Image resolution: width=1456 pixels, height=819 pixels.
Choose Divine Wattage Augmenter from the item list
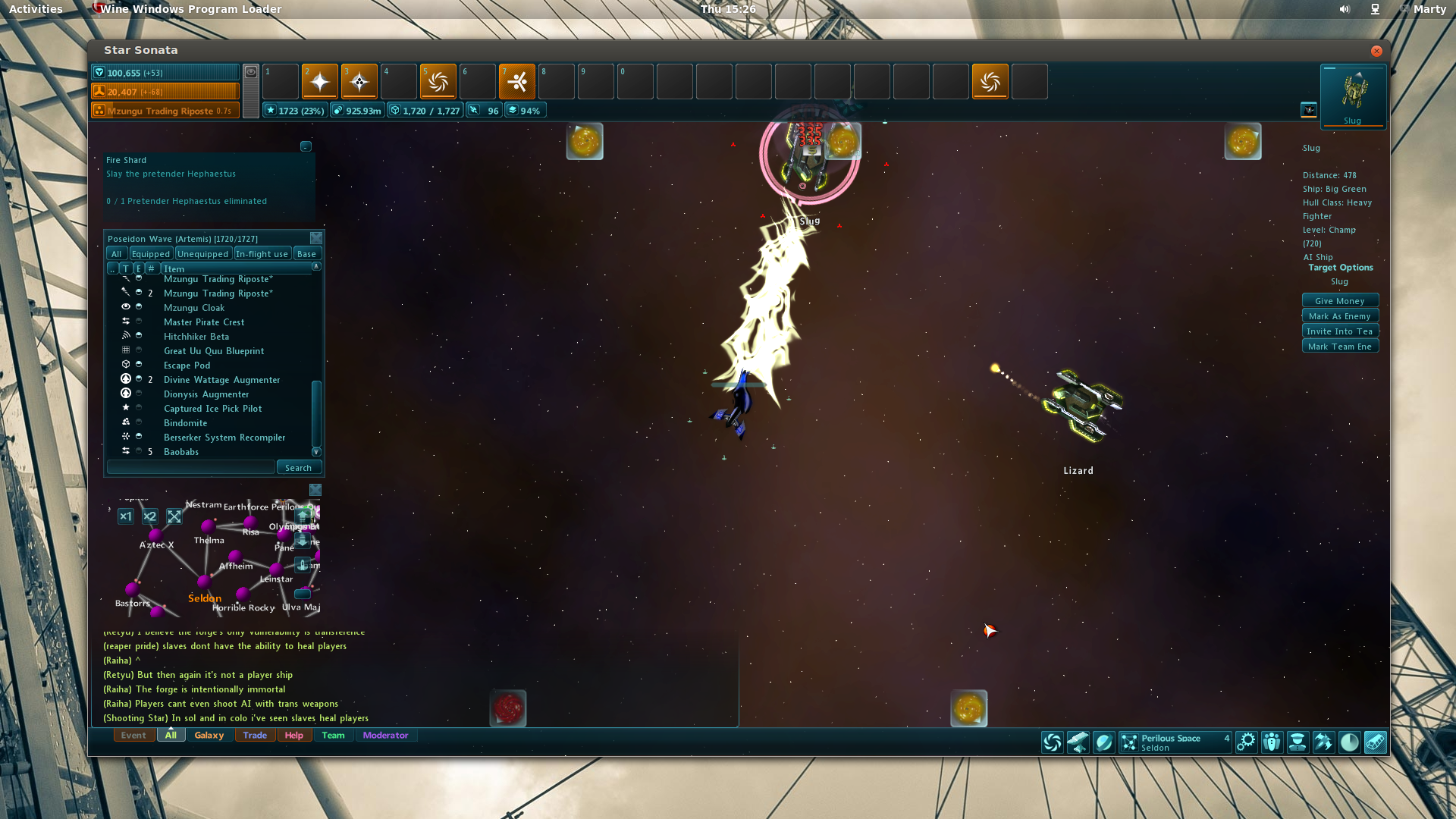[x=221, y=380]
